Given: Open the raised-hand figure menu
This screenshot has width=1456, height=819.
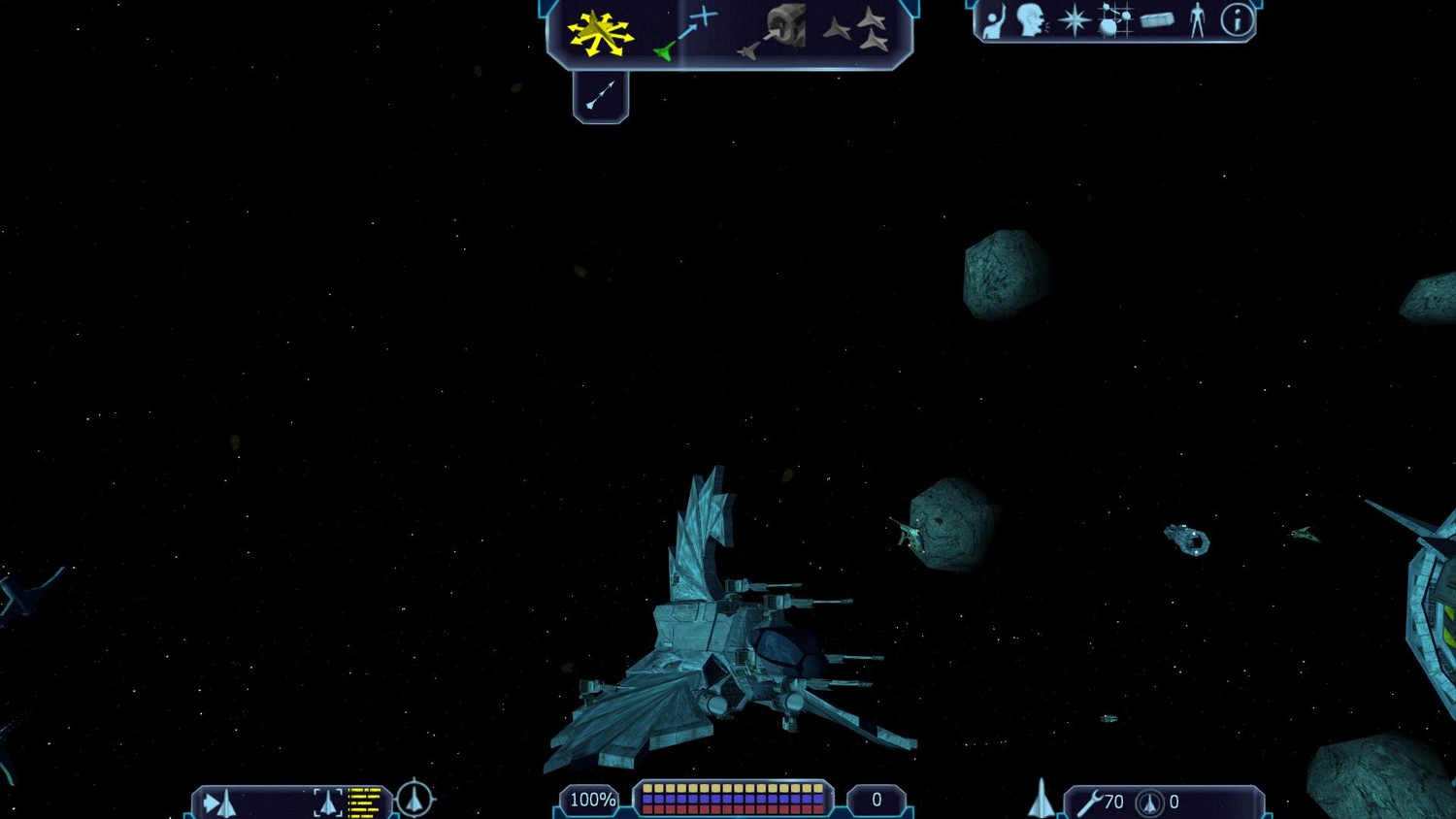Looking at the screenshot, I should (x=993, y=21).
